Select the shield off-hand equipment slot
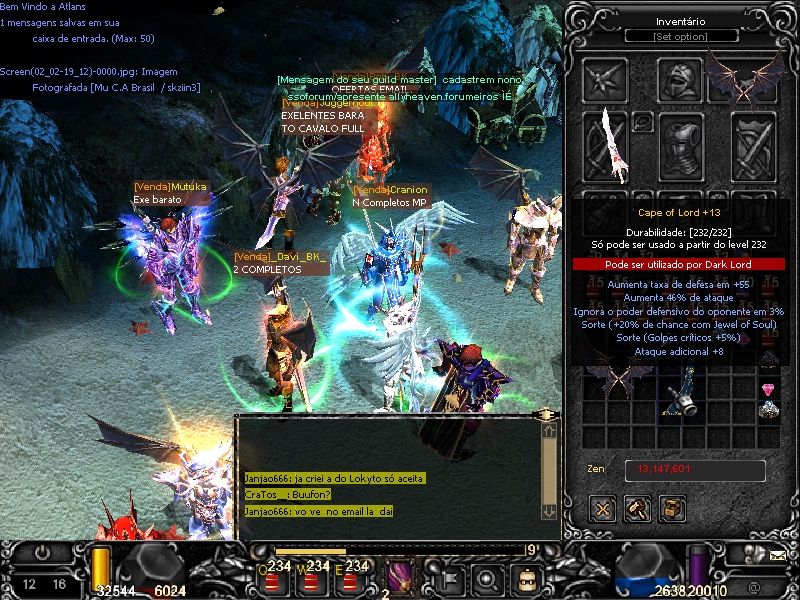The width and height of the screenshot is (800, 600). (x=754, y=147)
